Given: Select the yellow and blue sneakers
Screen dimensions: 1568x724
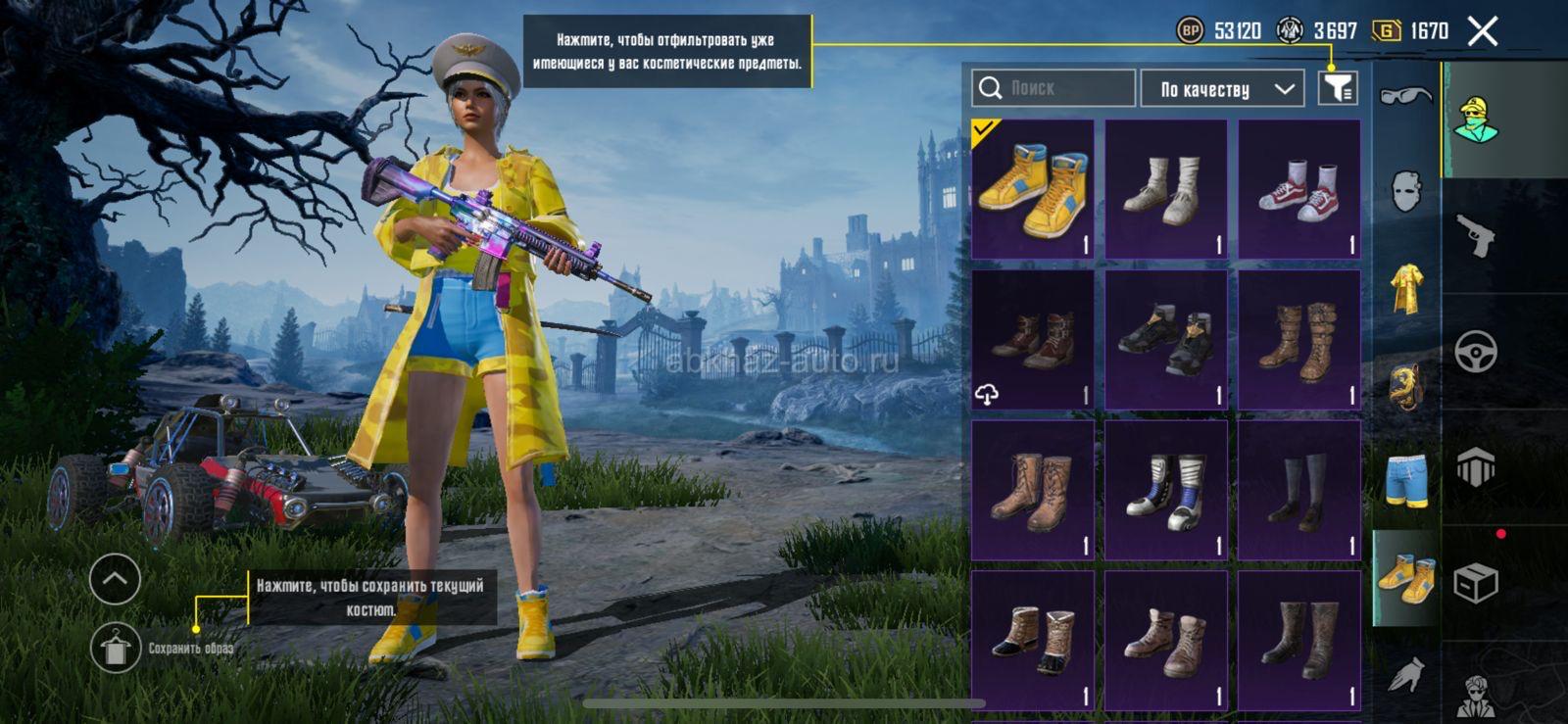Looking at the screenshot, I should click(1032, 189).
